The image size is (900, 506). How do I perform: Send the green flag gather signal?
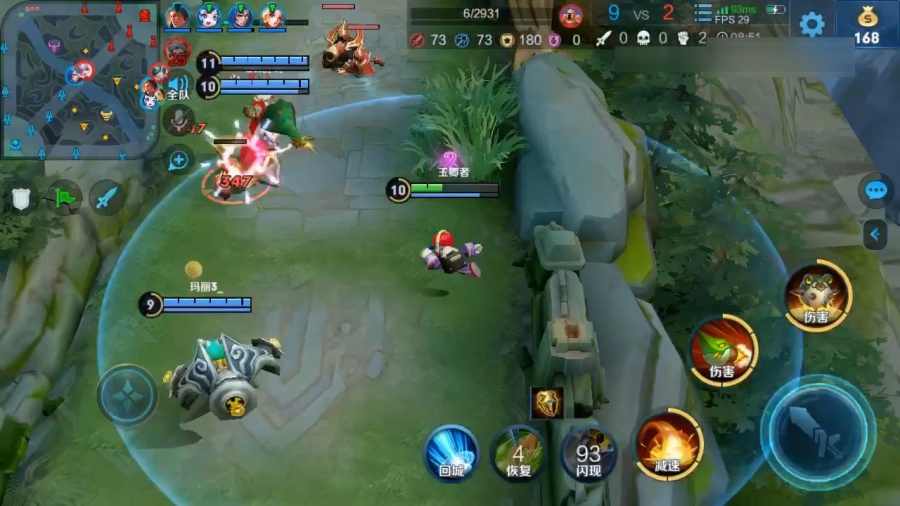pyautogui.click(x=65, y=197)
